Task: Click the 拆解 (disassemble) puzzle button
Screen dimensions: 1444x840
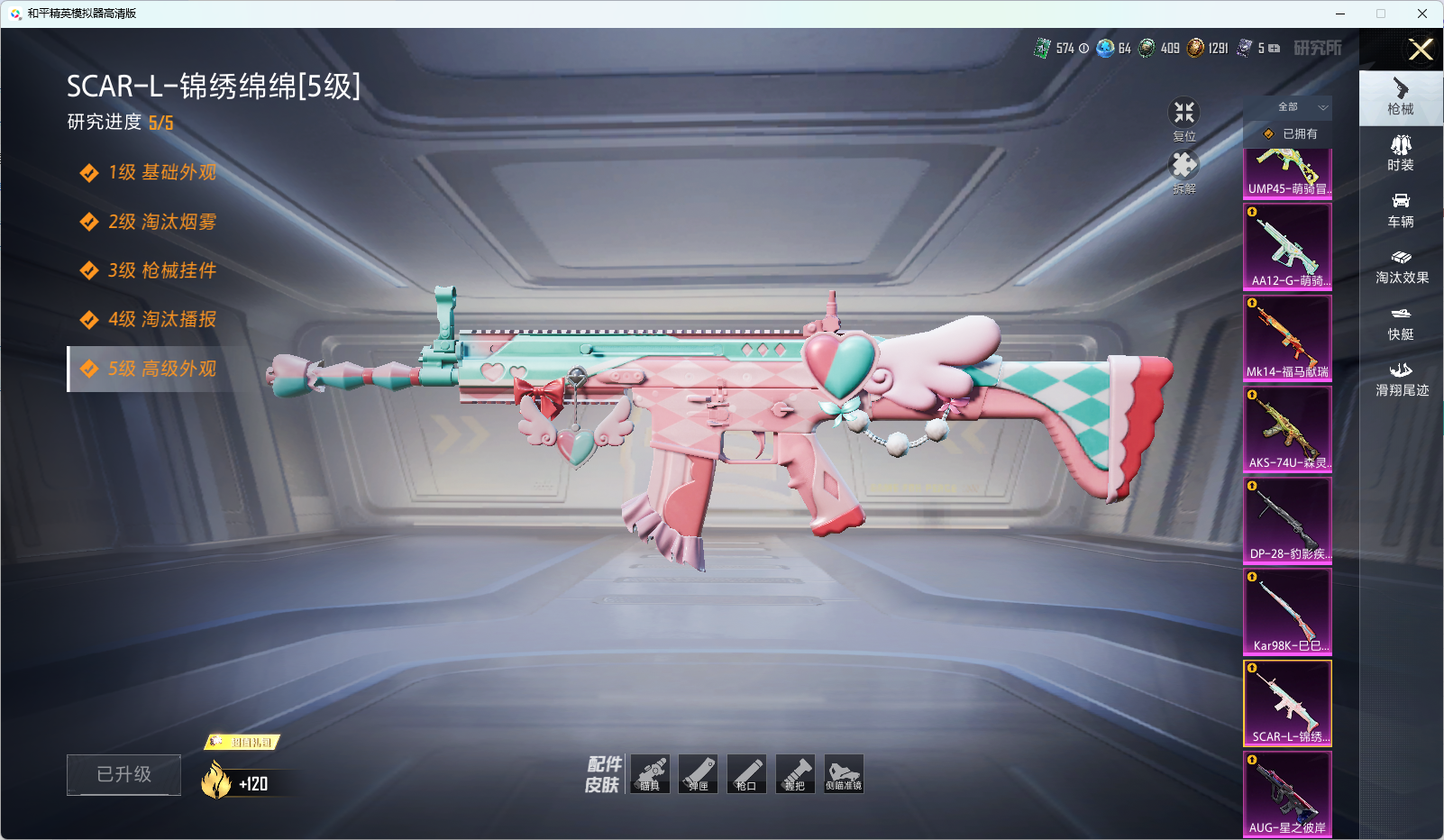Action: click(x=1184, y=171)
